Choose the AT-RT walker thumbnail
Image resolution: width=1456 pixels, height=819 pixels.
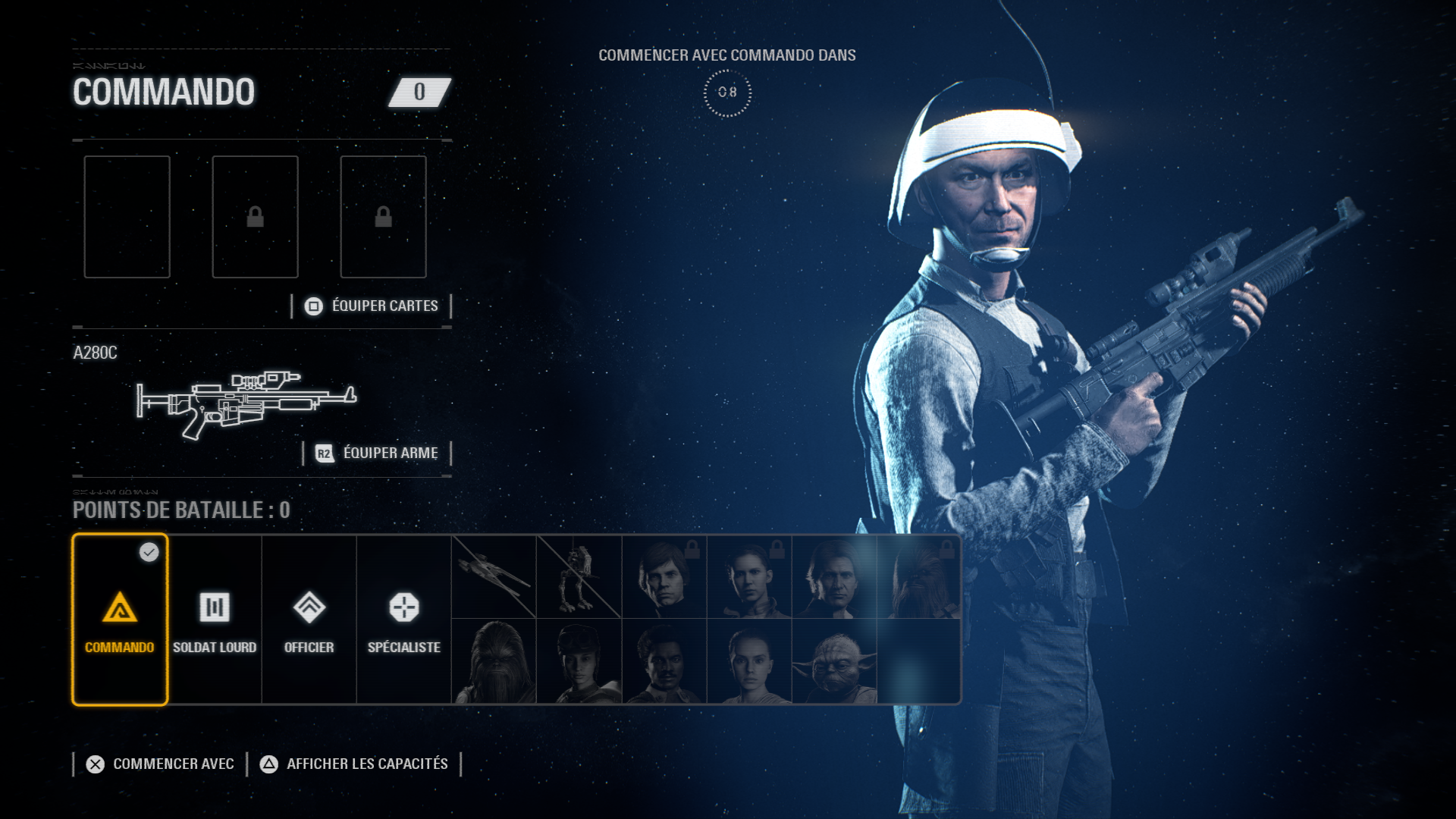579,577
